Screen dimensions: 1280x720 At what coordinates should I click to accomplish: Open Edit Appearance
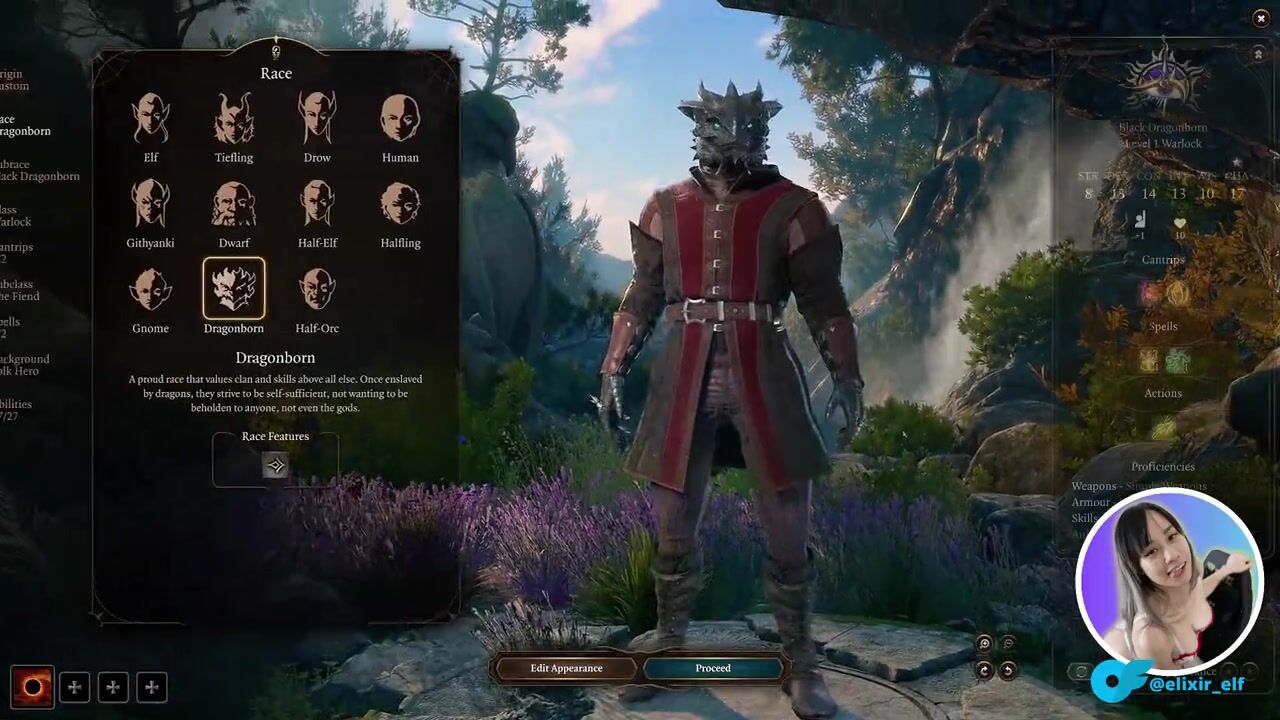[566, 668]
